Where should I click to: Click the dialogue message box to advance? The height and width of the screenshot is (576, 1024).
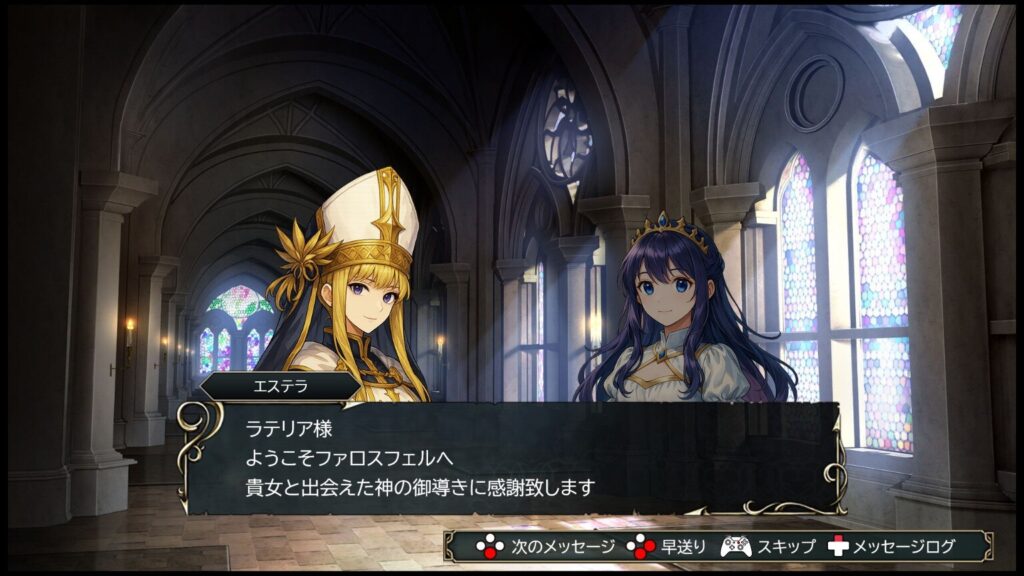coord(510,458)
